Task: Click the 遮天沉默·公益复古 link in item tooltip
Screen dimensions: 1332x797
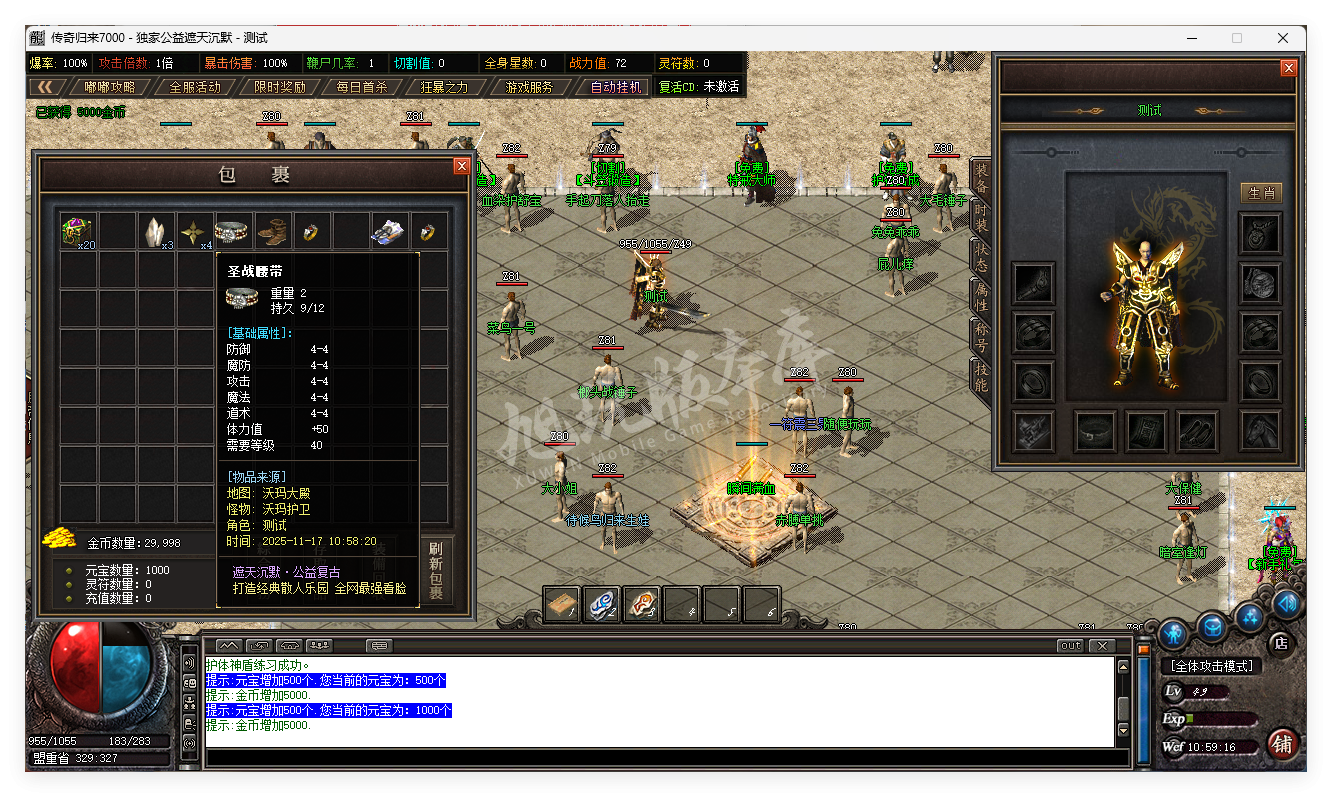Action: tap(285, 572)
